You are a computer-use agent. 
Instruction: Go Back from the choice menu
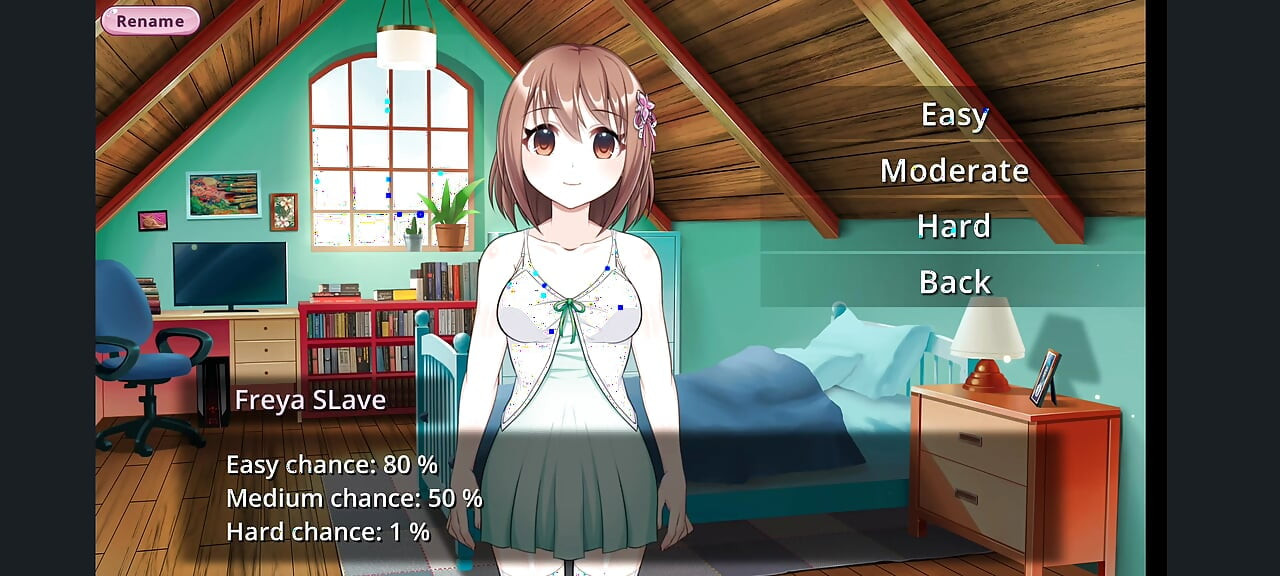954,283
